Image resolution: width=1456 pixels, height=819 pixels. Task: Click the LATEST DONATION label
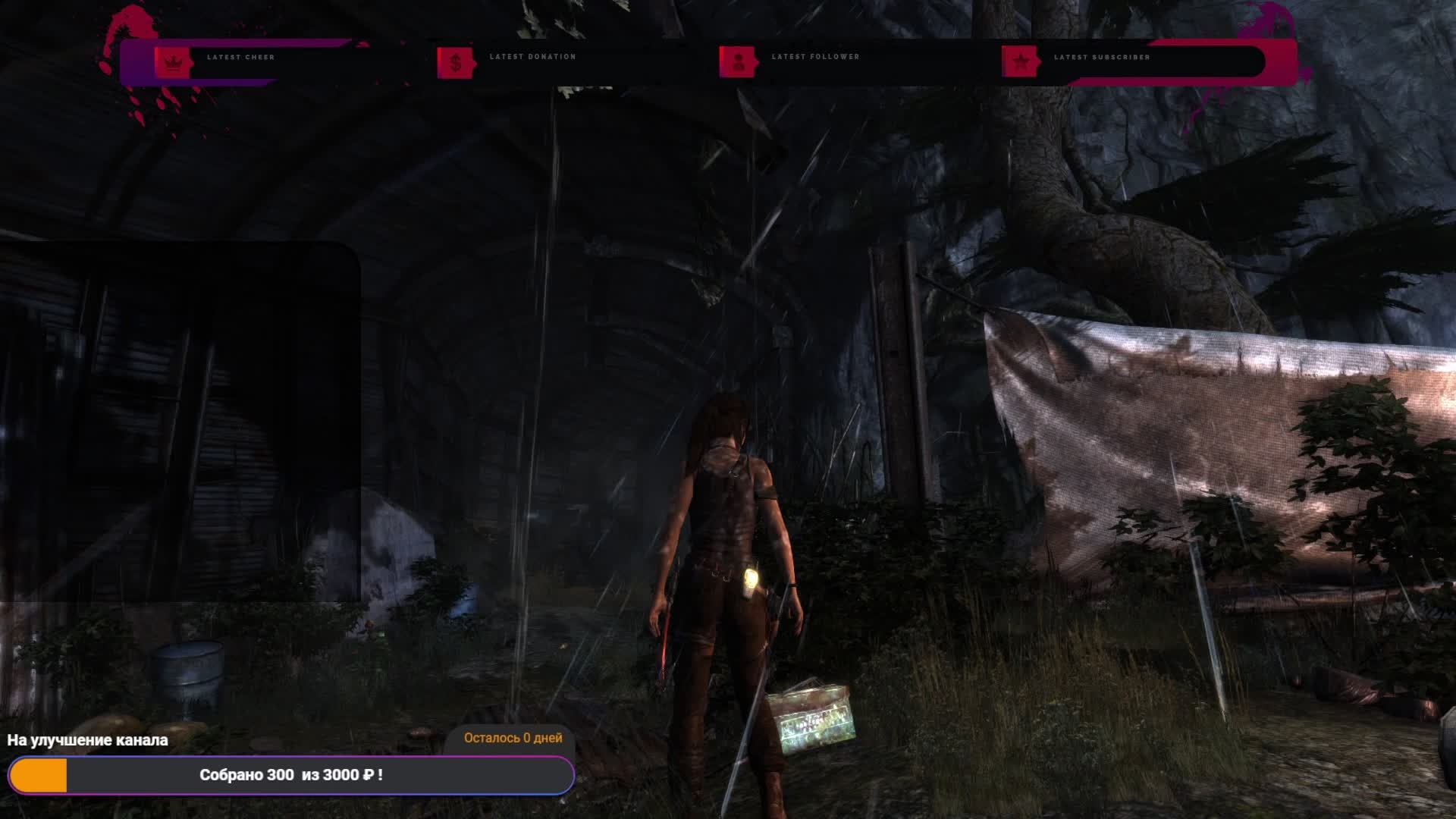coord(533,56)
